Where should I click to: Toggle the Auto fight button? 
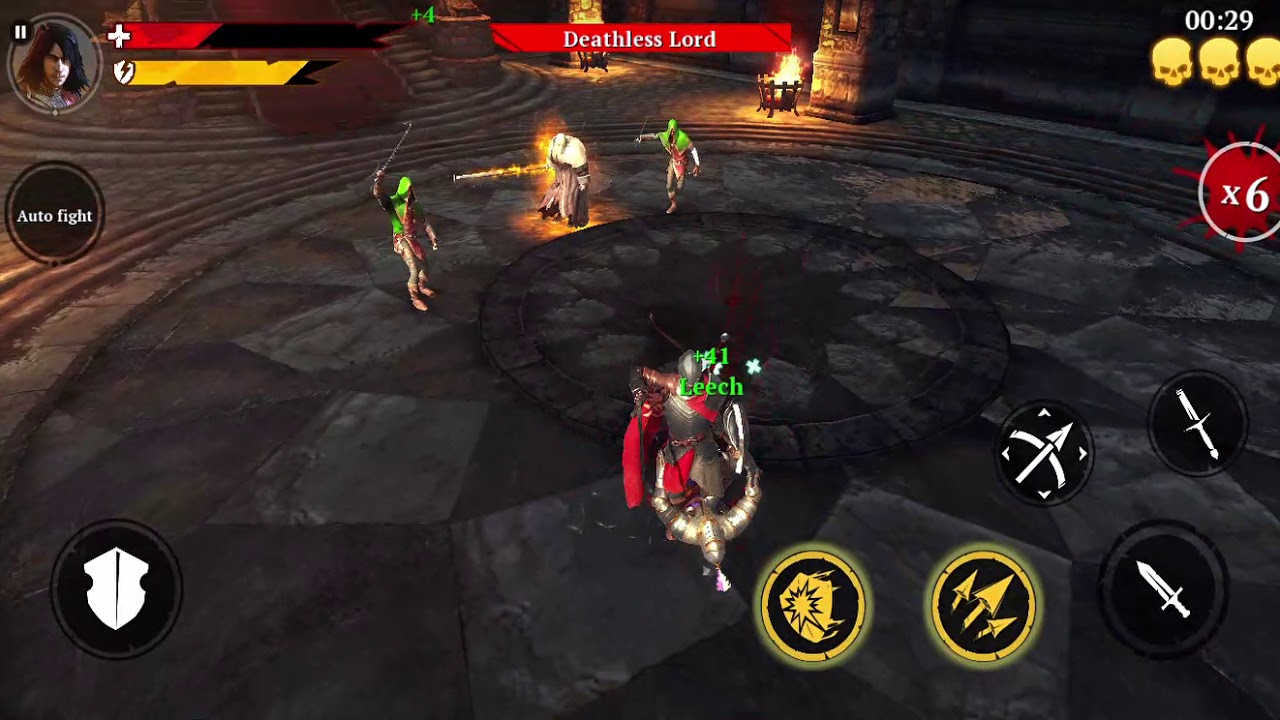coord(54,216)
